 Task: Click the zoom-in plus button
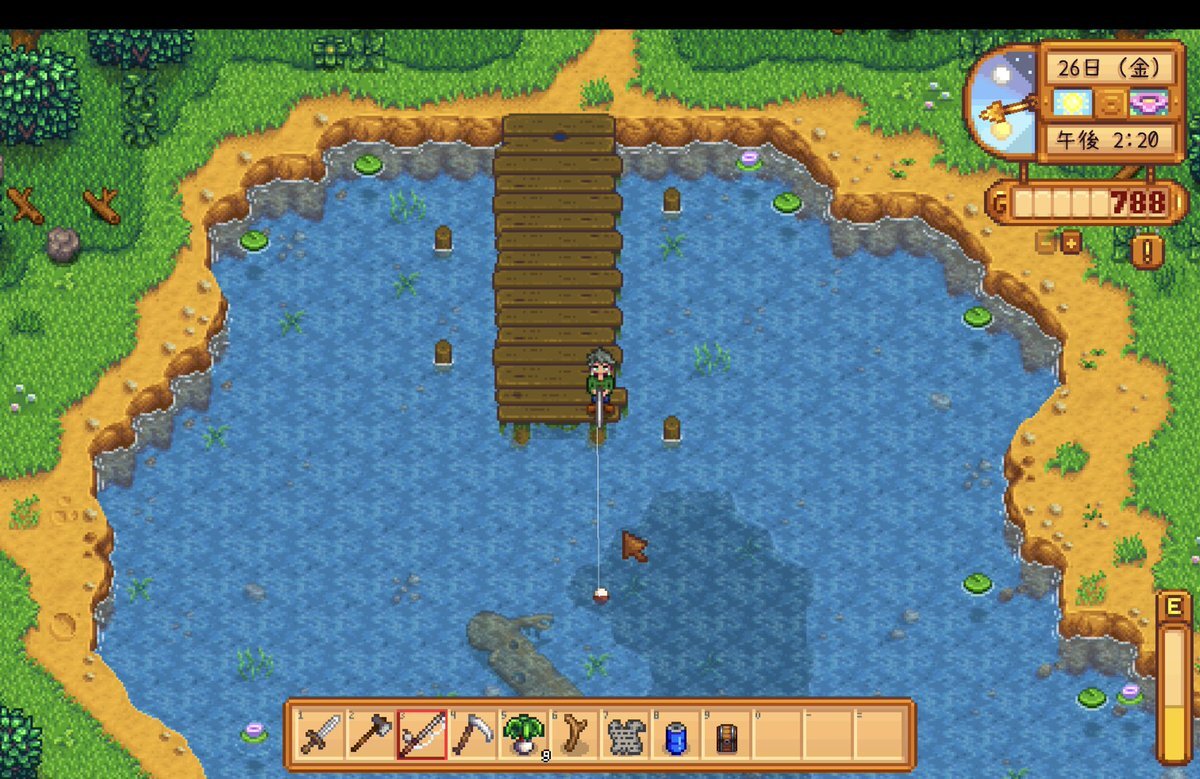pos(1072,243)
